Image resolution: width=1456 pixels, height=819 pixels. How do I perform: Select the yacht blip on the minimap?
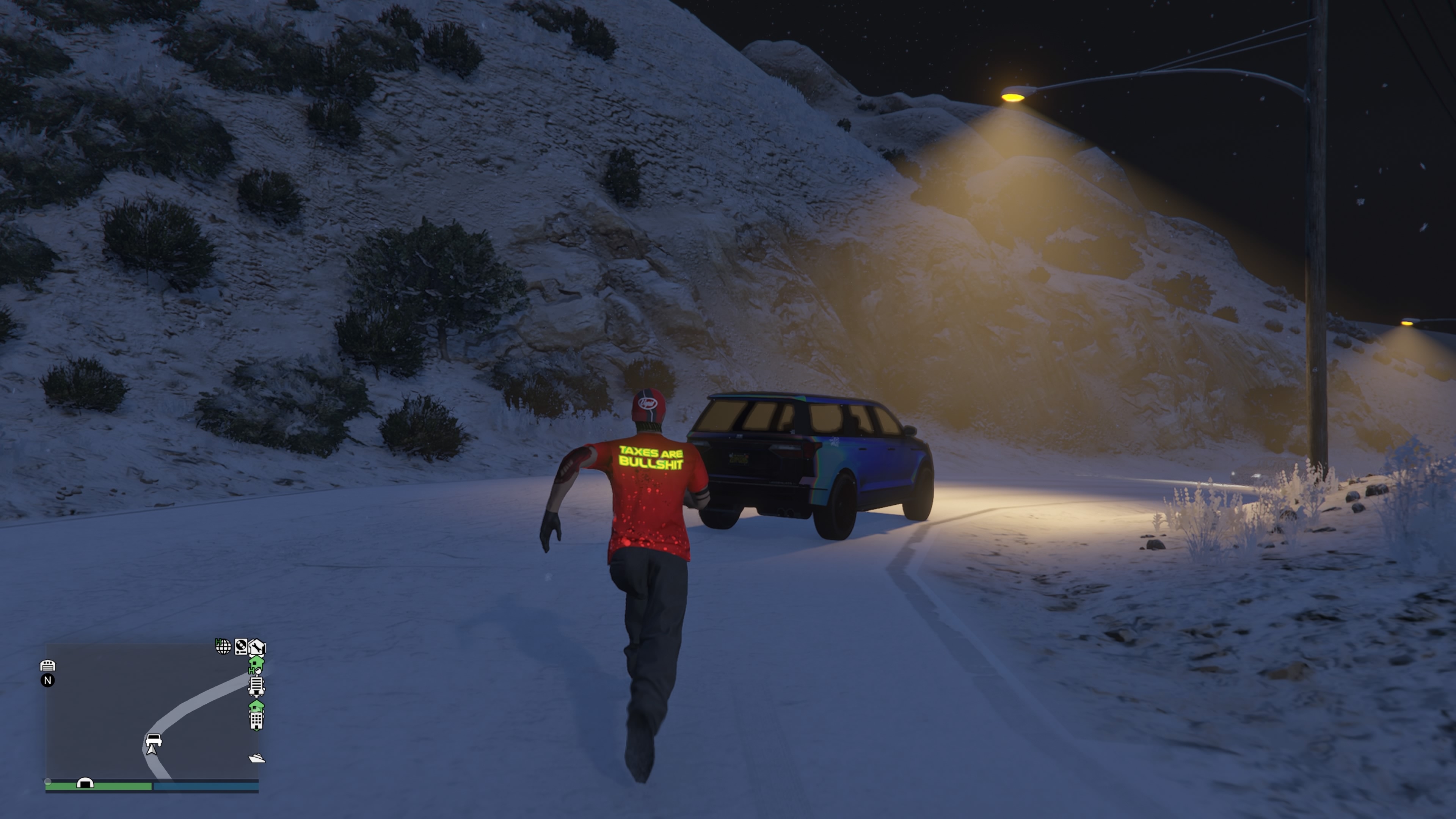point(257,758)
